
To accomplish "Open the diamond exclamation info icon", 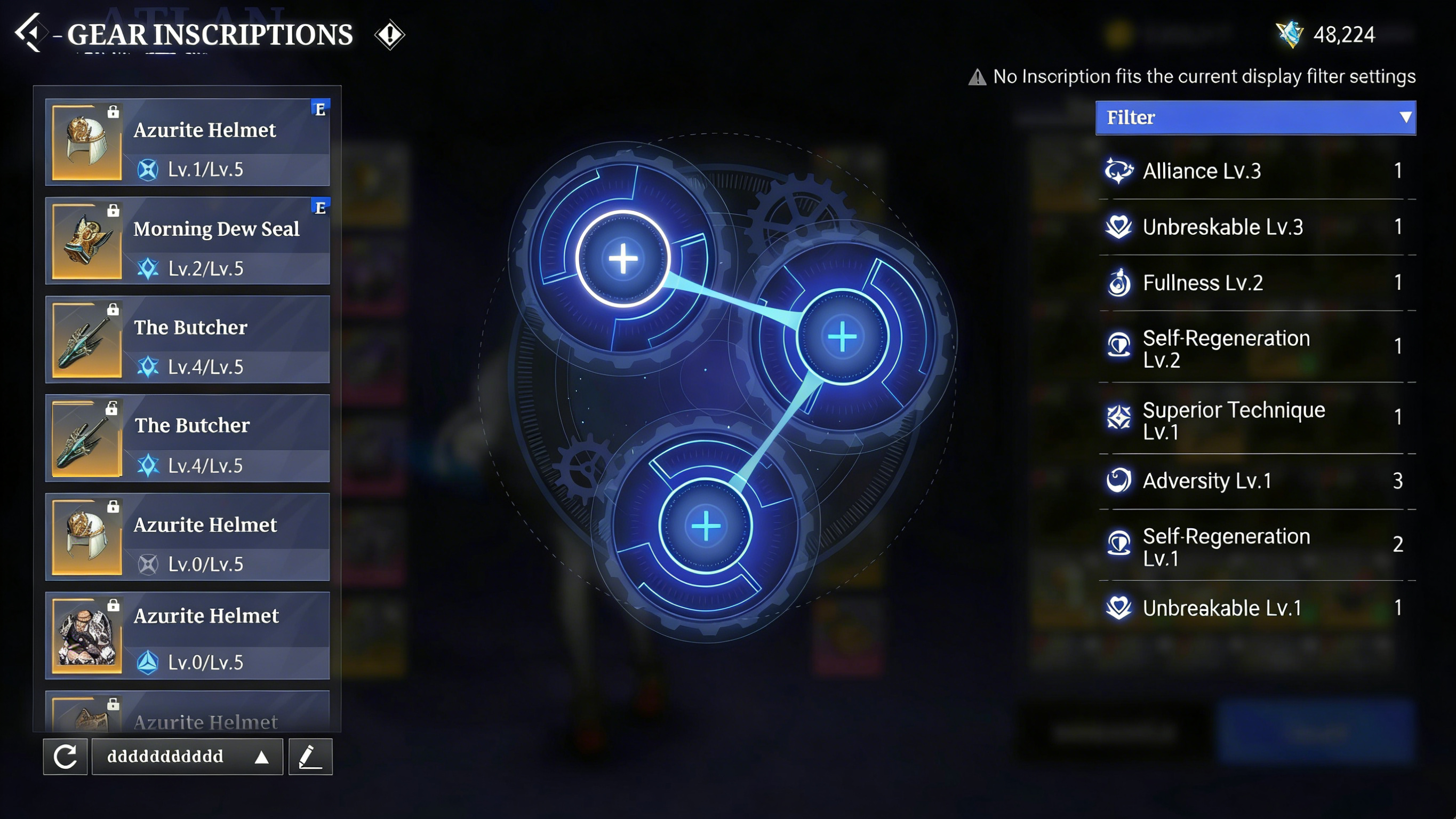I will pos(389,35).
